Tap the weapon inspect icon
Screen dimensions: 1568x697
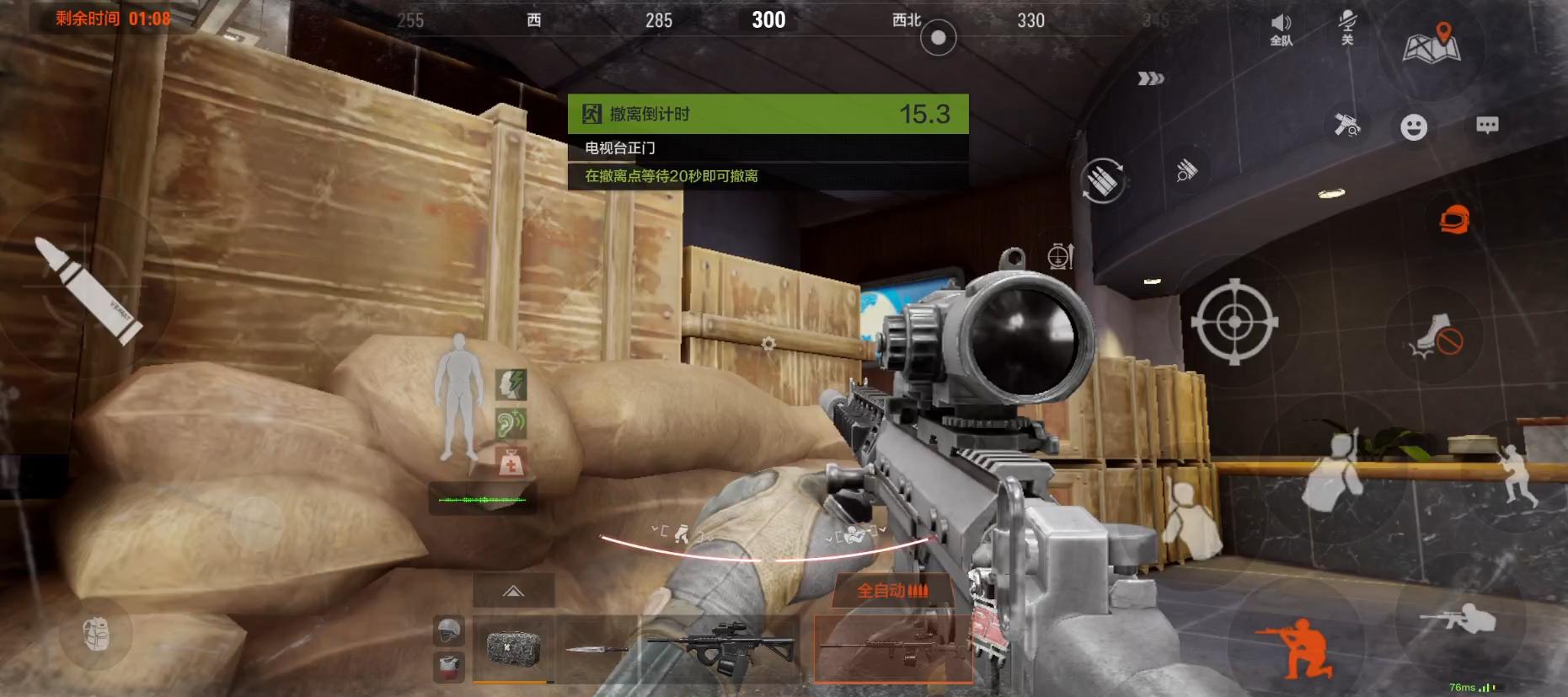click(1347, 125)
